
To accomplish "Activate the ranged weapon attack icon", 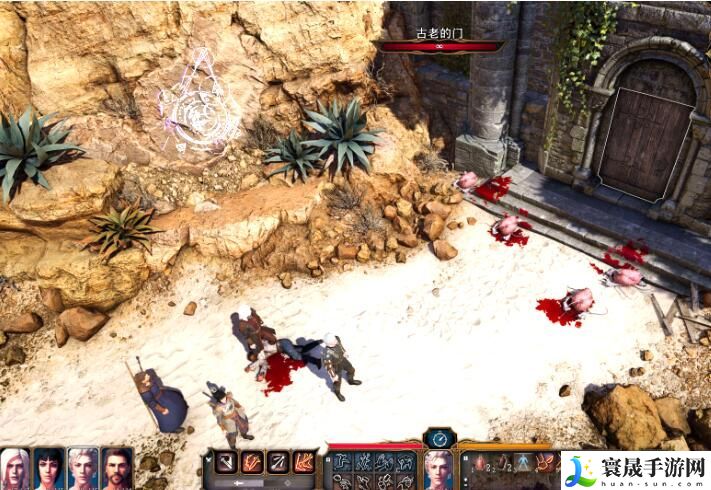I will [277, 462].
